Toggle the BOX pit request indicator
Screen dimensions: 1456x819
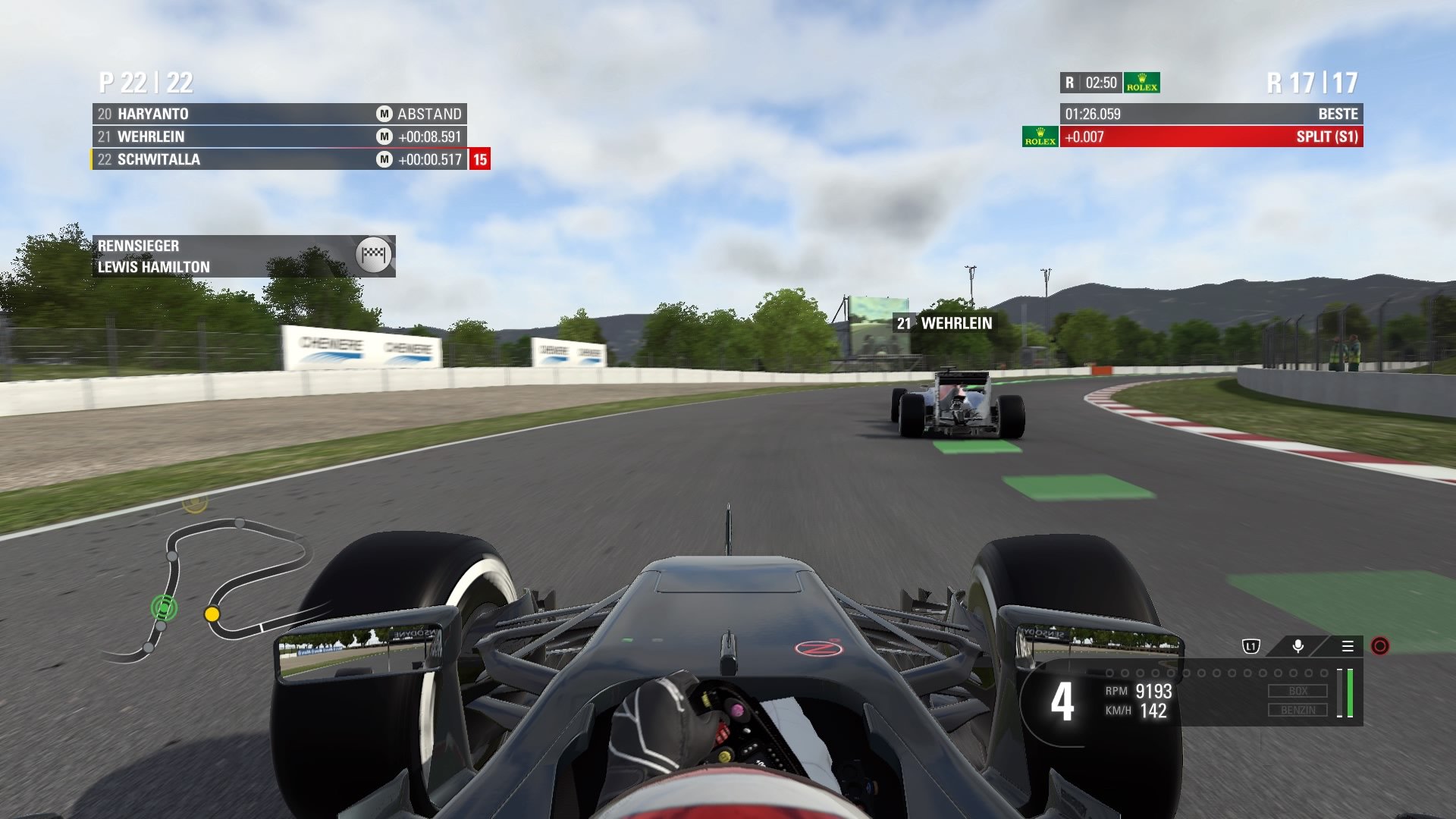pos(1299,691)
